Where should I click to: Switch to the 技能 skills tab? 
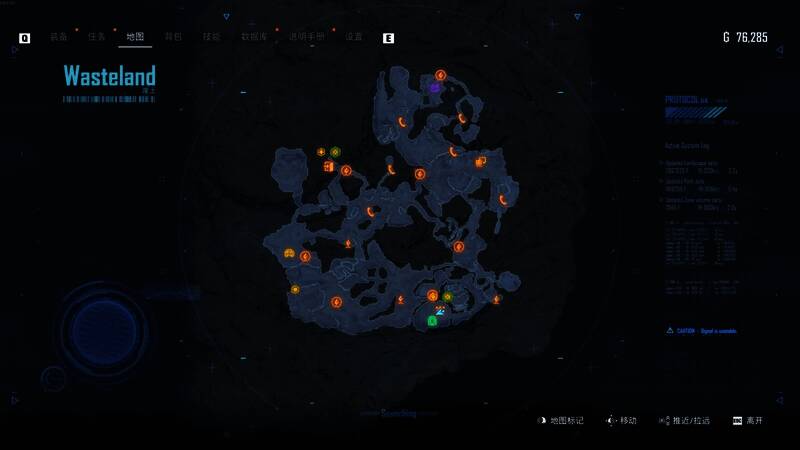click(x=211, y=37)
